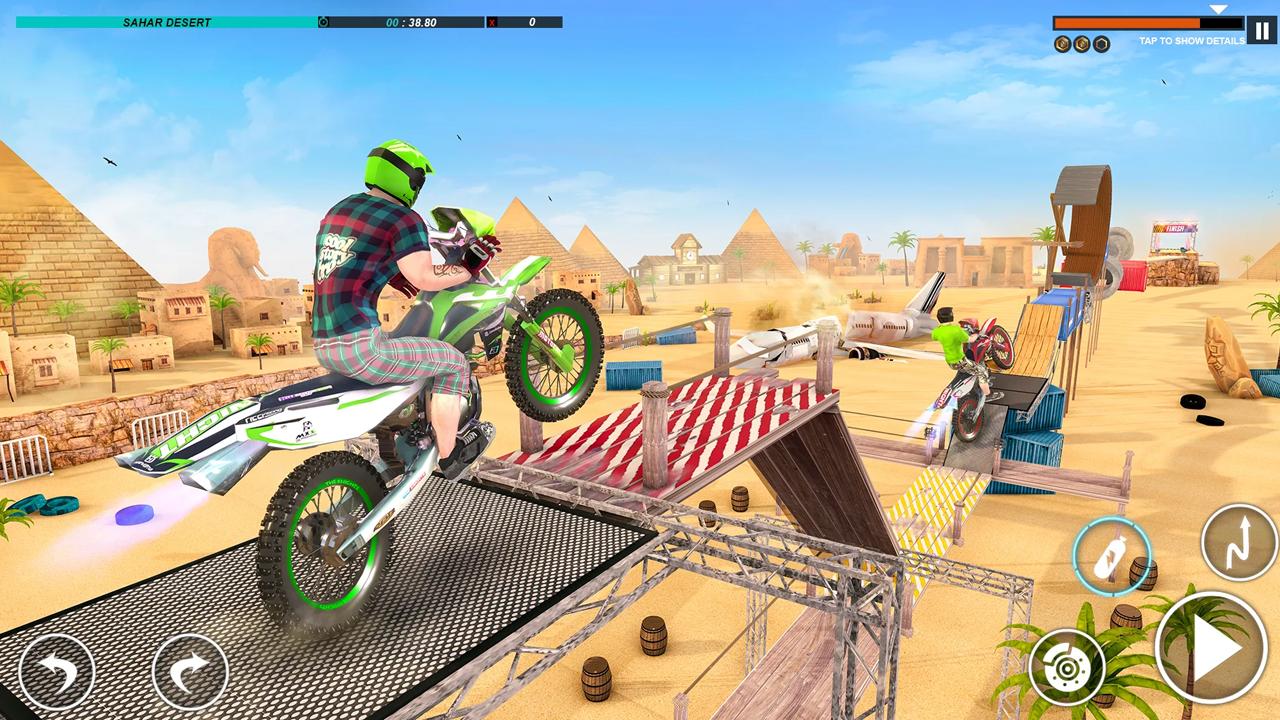
Task: Activate the nitro boost bottle icon
Action: click(x=1113, y=557)
